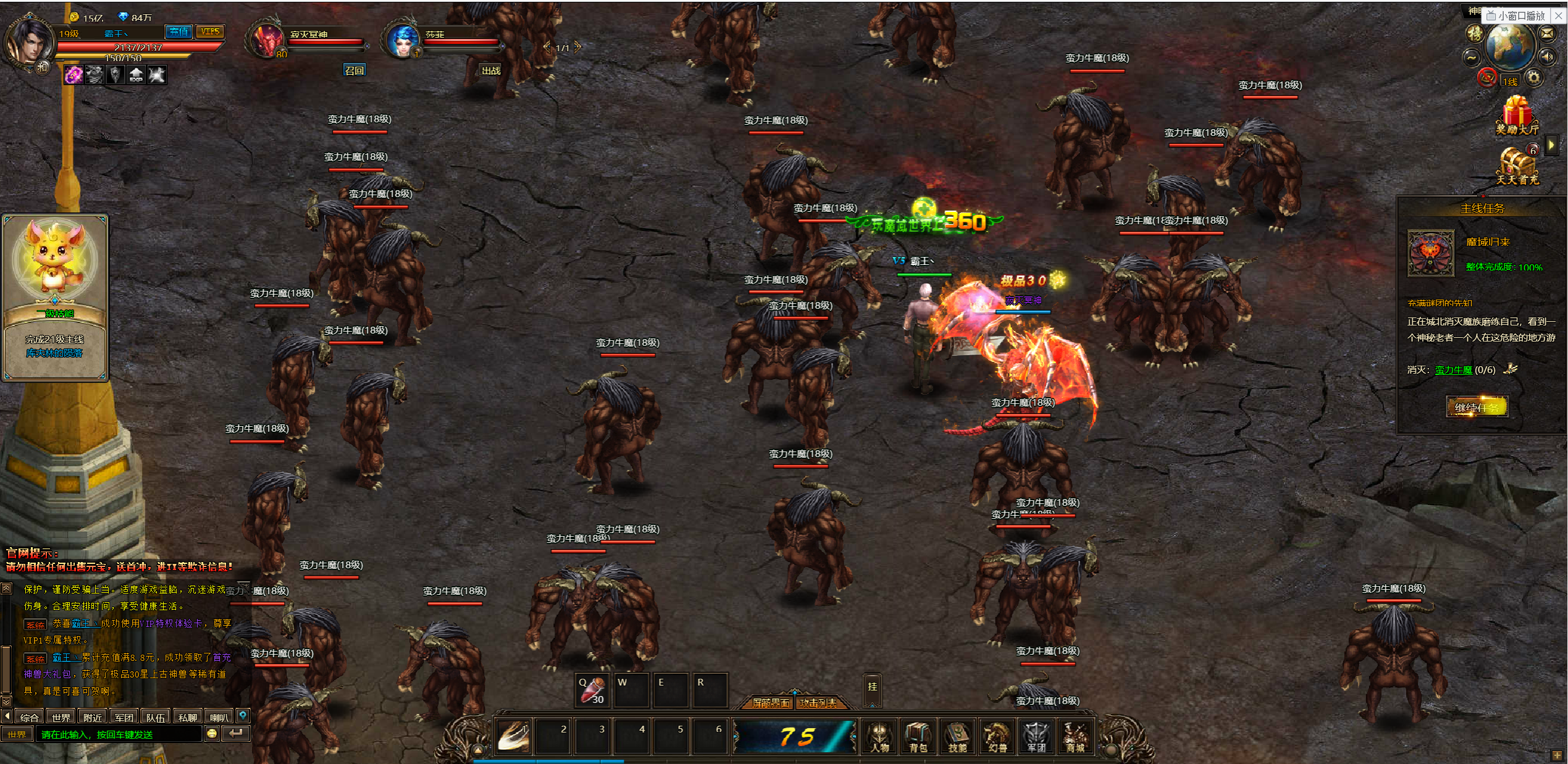The height and width of the screenshot is (764, 1568).
Task: Open the 天天首充 treasure chest
Action: 1516,167
